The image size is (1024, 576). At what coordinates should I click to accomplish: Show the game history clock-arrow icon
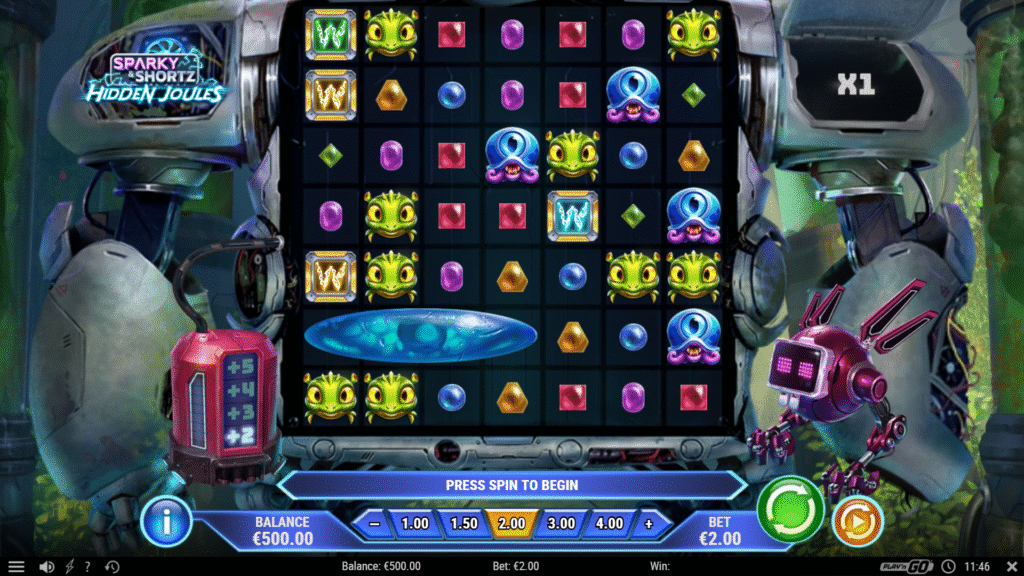[x=113, y=567]
